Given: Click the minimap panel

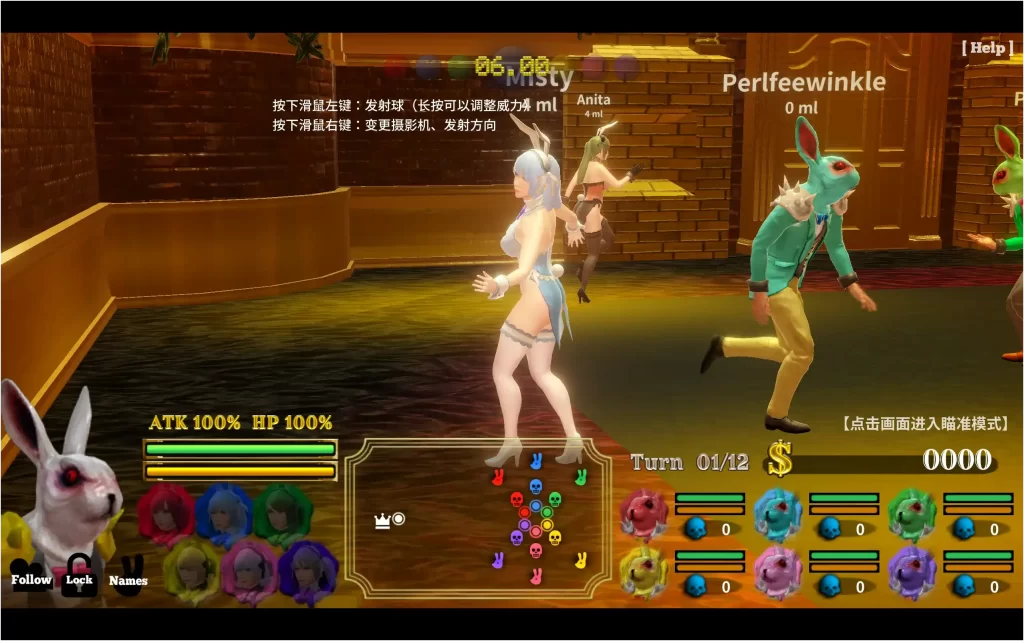Looking at the screenshot, I should click(477, 518).
